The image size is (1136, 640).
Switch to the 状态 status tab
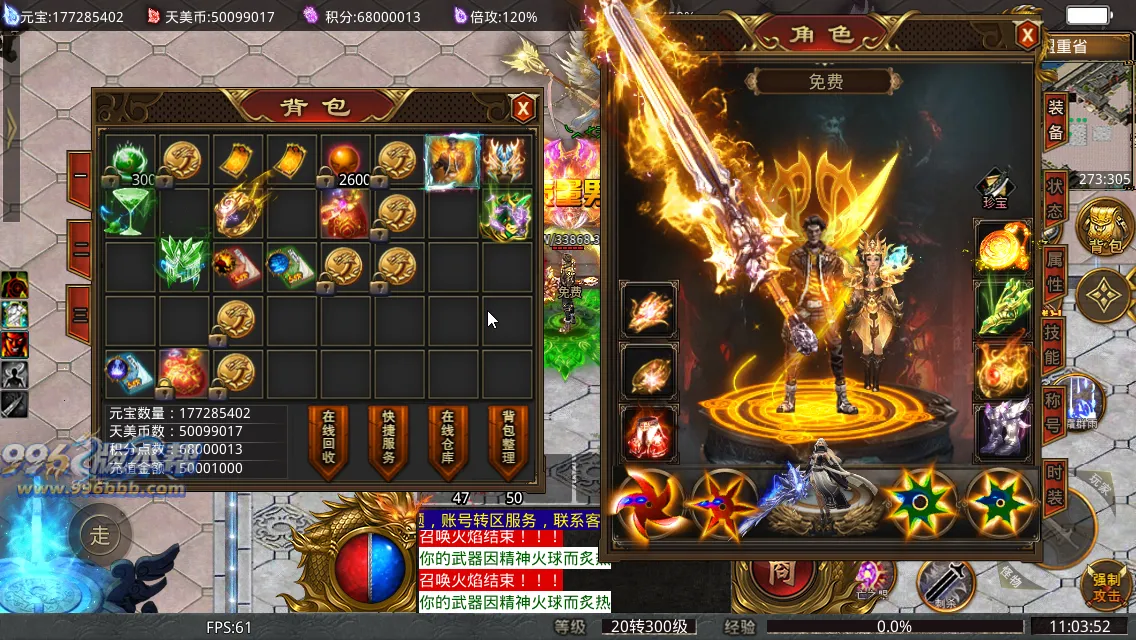pyautogui.click(x=1055, y=198)
